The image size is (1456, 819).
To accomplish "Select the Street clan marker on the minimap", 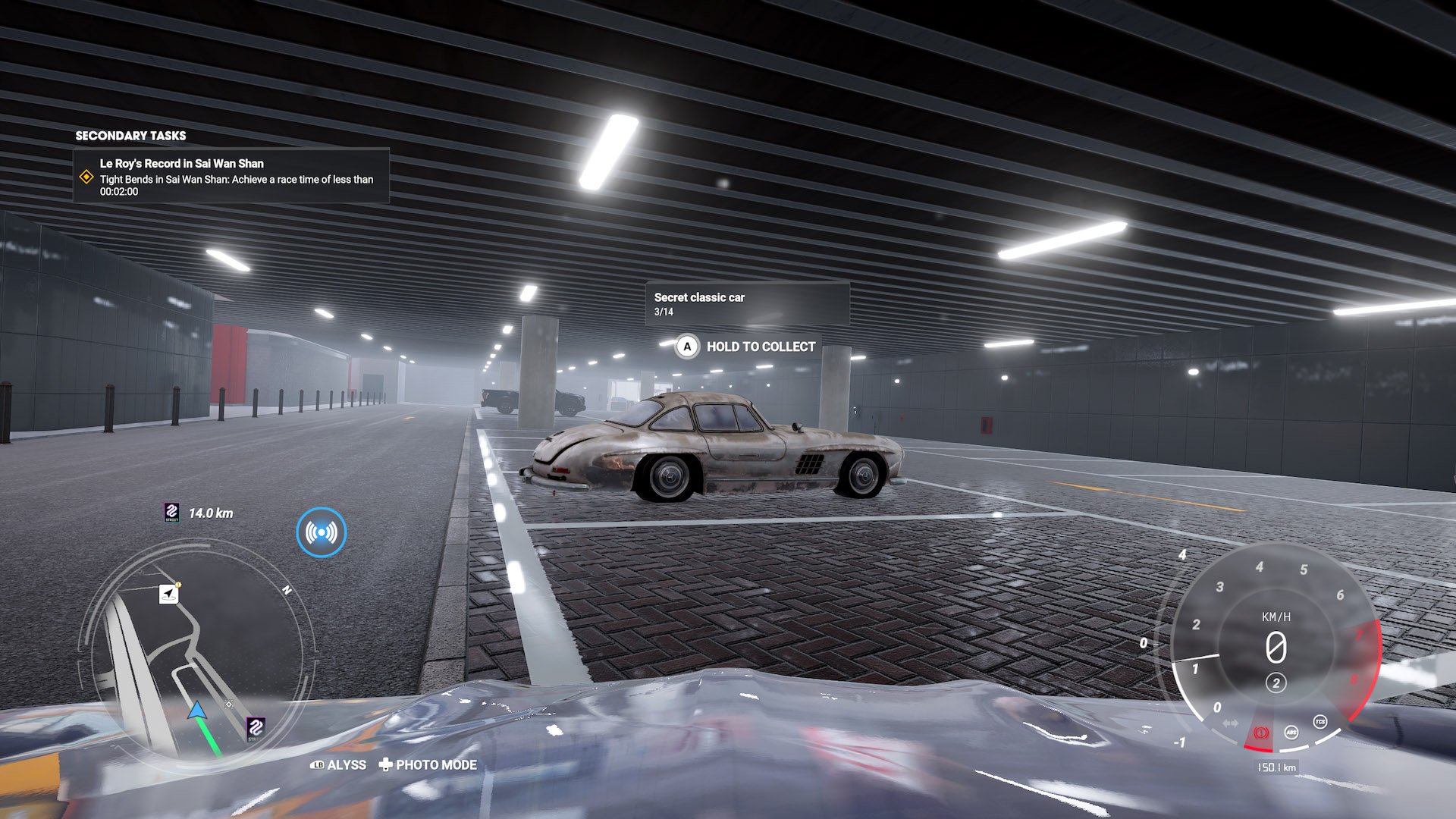I will 256,728.
